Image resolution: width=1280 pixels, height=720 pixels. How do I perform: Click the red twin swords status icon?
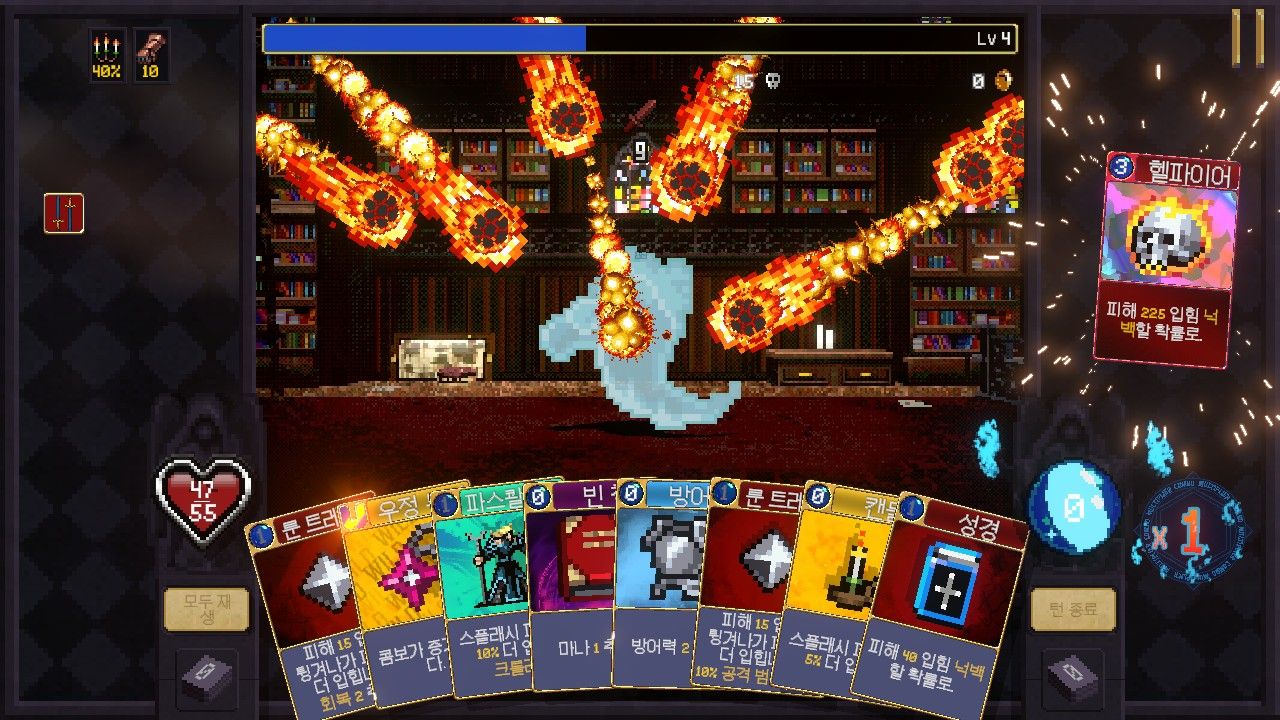point(64,213)
